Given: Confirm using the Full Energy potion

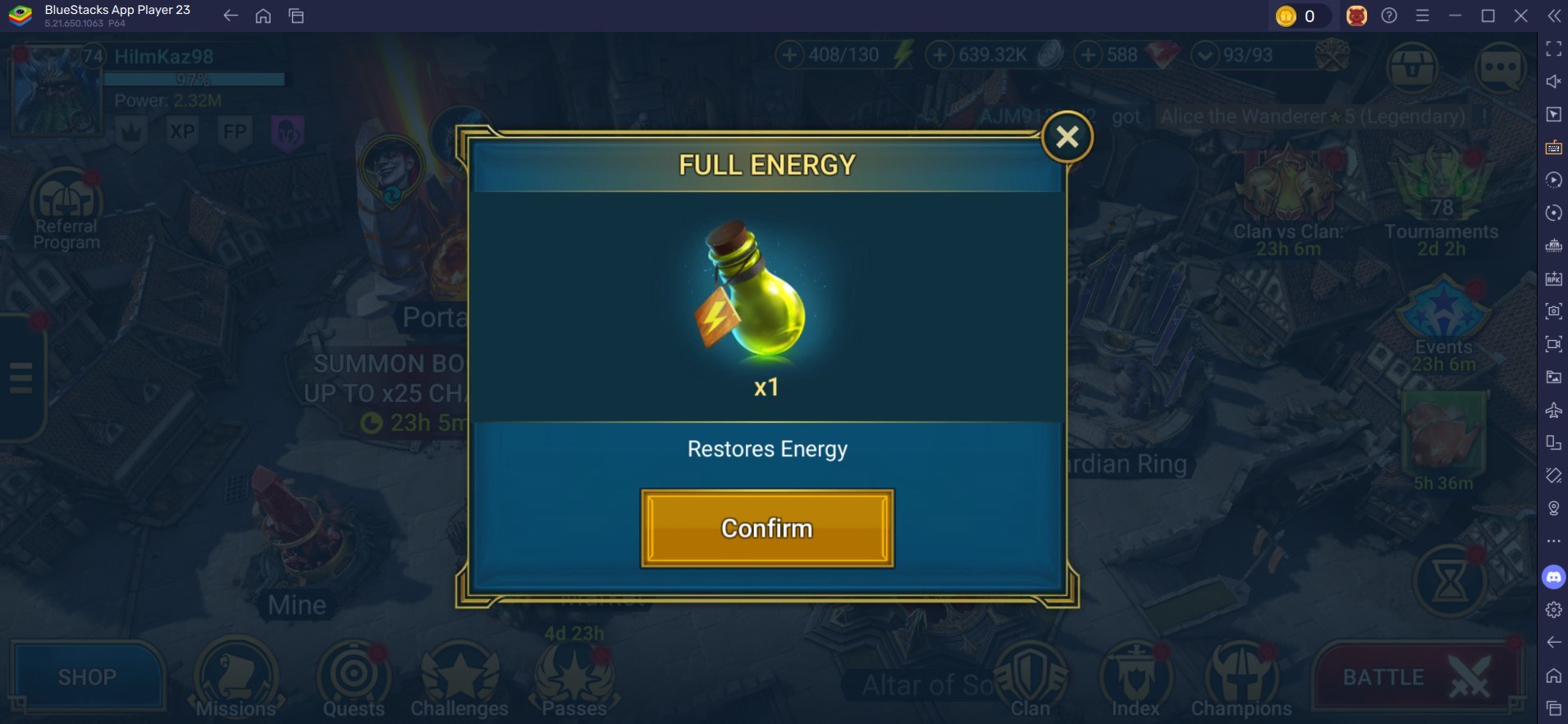Looking at the screenshot, I should (x=766, y=528).
